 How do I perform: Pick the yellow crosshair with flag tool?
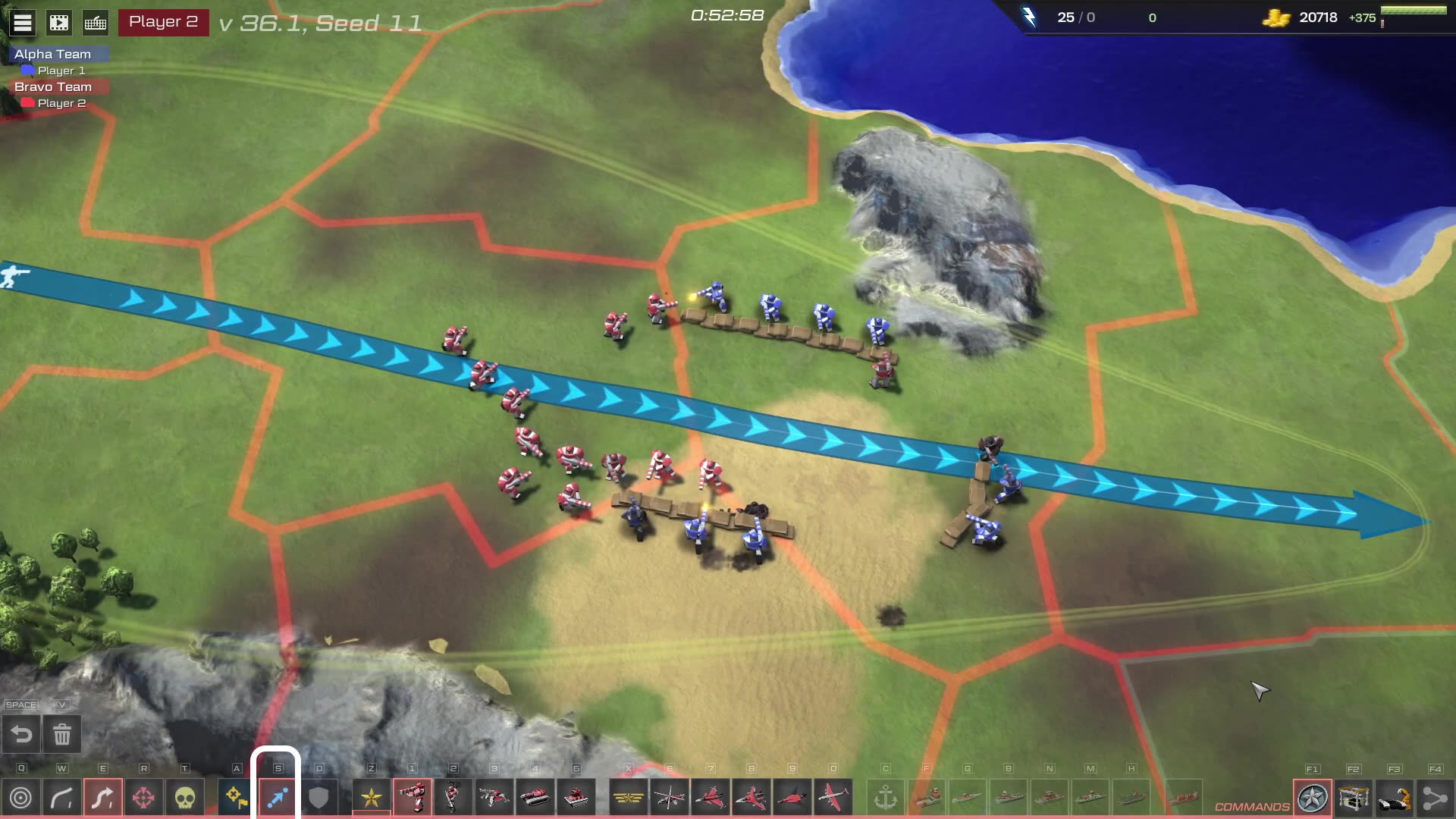tap(237, 798)
